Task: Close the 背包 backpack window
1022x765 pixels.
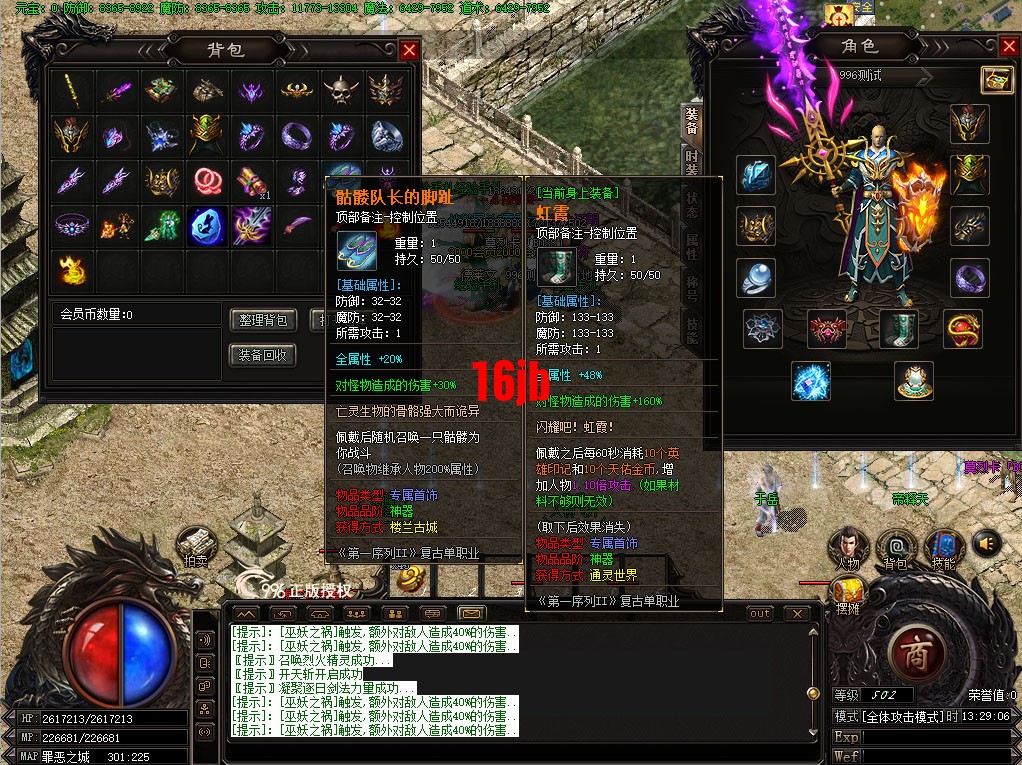Action: 409,50
